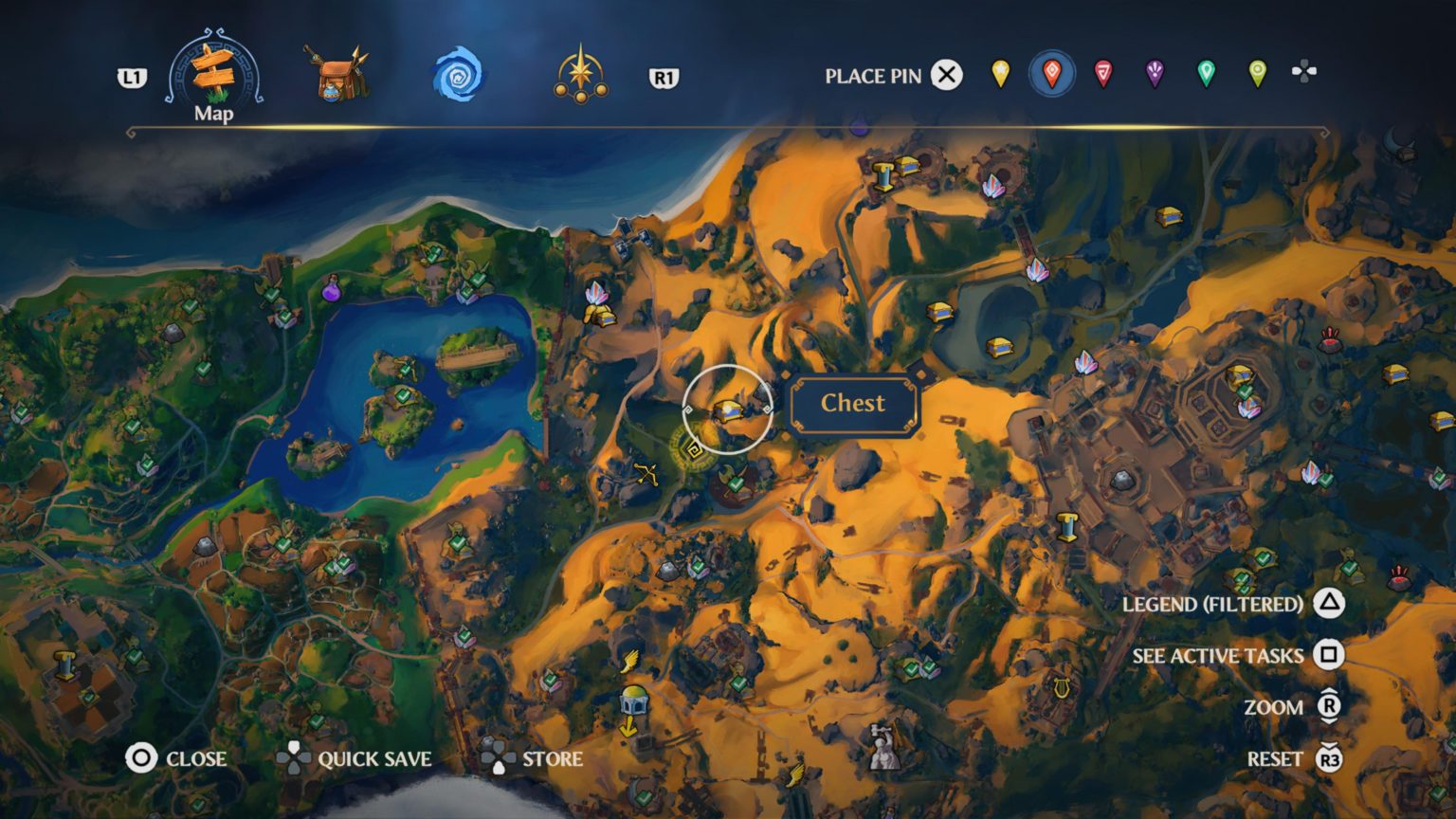
Task: Select the blue swirl Skills tab icon
Action: (455, 74)
